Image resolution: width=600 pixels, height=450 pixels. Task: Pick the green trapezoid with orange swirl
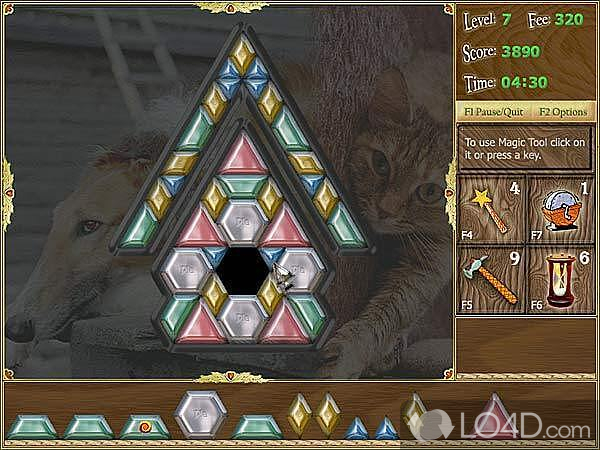coord(144,427)
